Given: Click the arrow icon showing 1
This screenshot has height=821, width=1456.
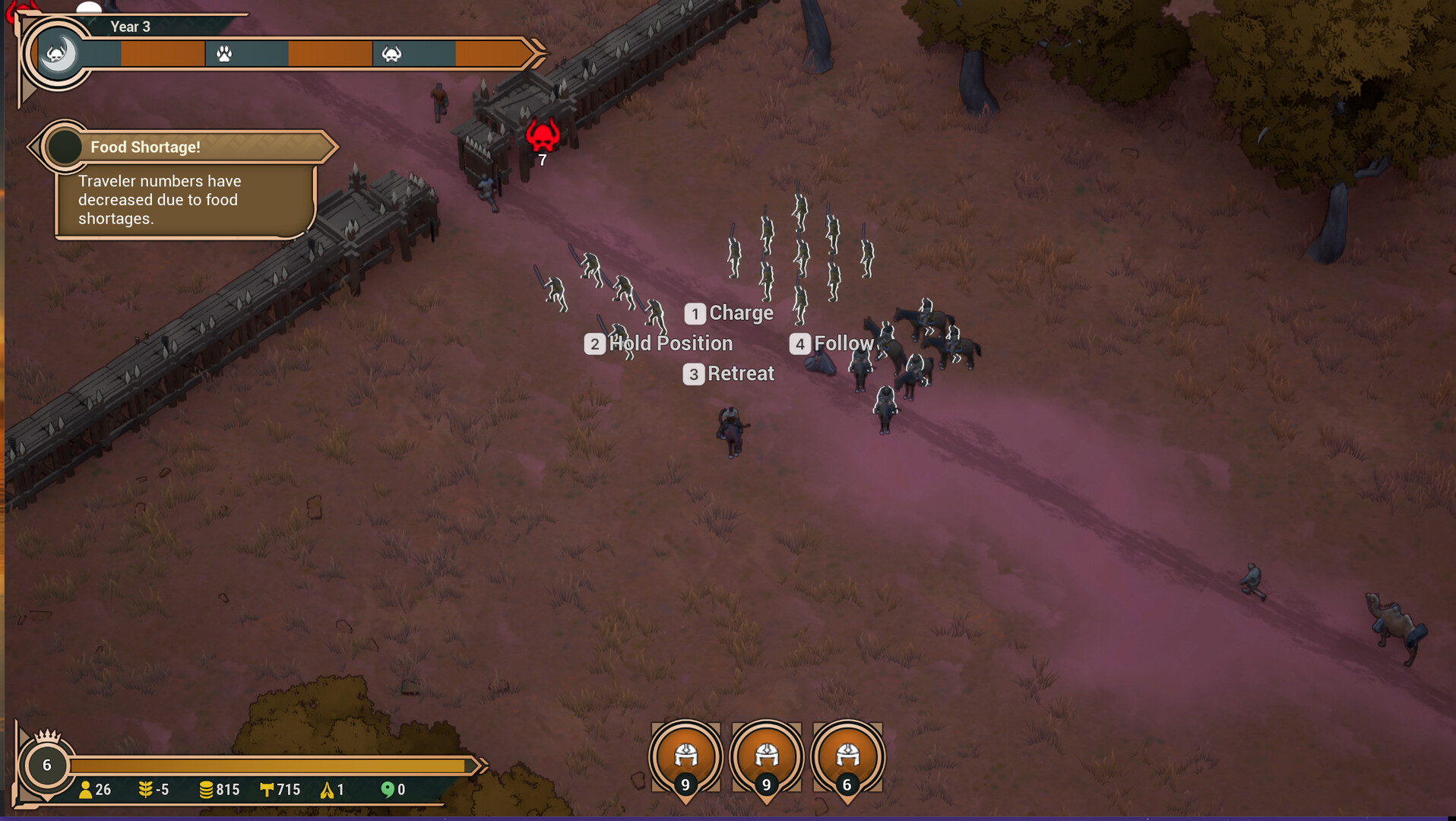Looking at the screenshot, I should [325, 790].
